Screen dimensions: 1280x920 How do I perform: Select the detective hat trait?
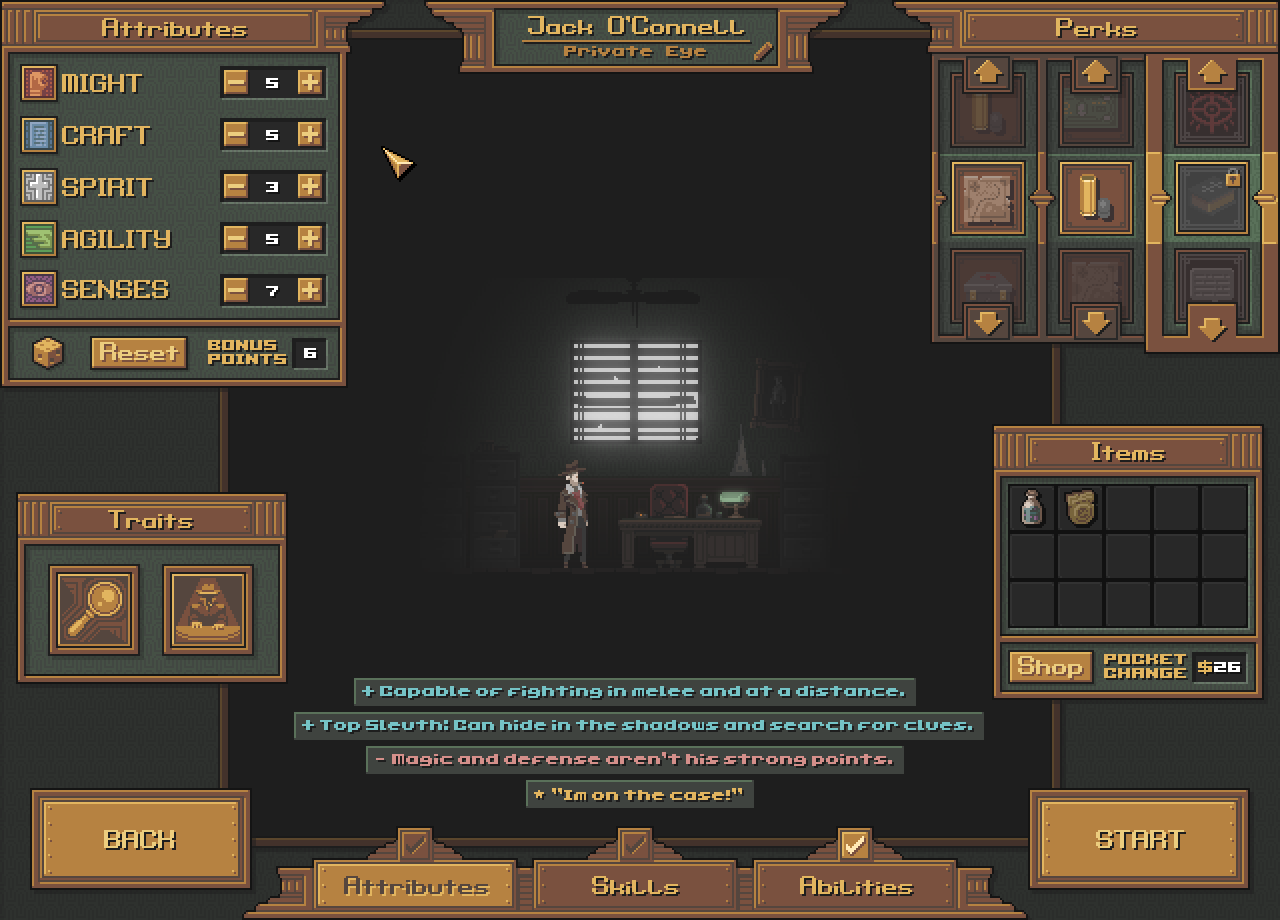tap(208, 609)
